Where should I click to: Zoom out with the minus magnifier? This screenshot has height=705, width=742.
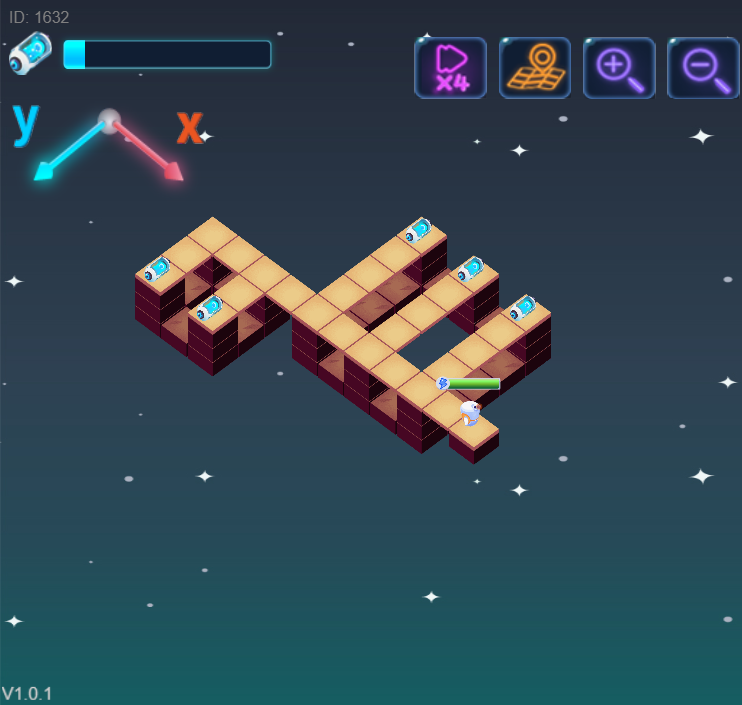[703, 68]
